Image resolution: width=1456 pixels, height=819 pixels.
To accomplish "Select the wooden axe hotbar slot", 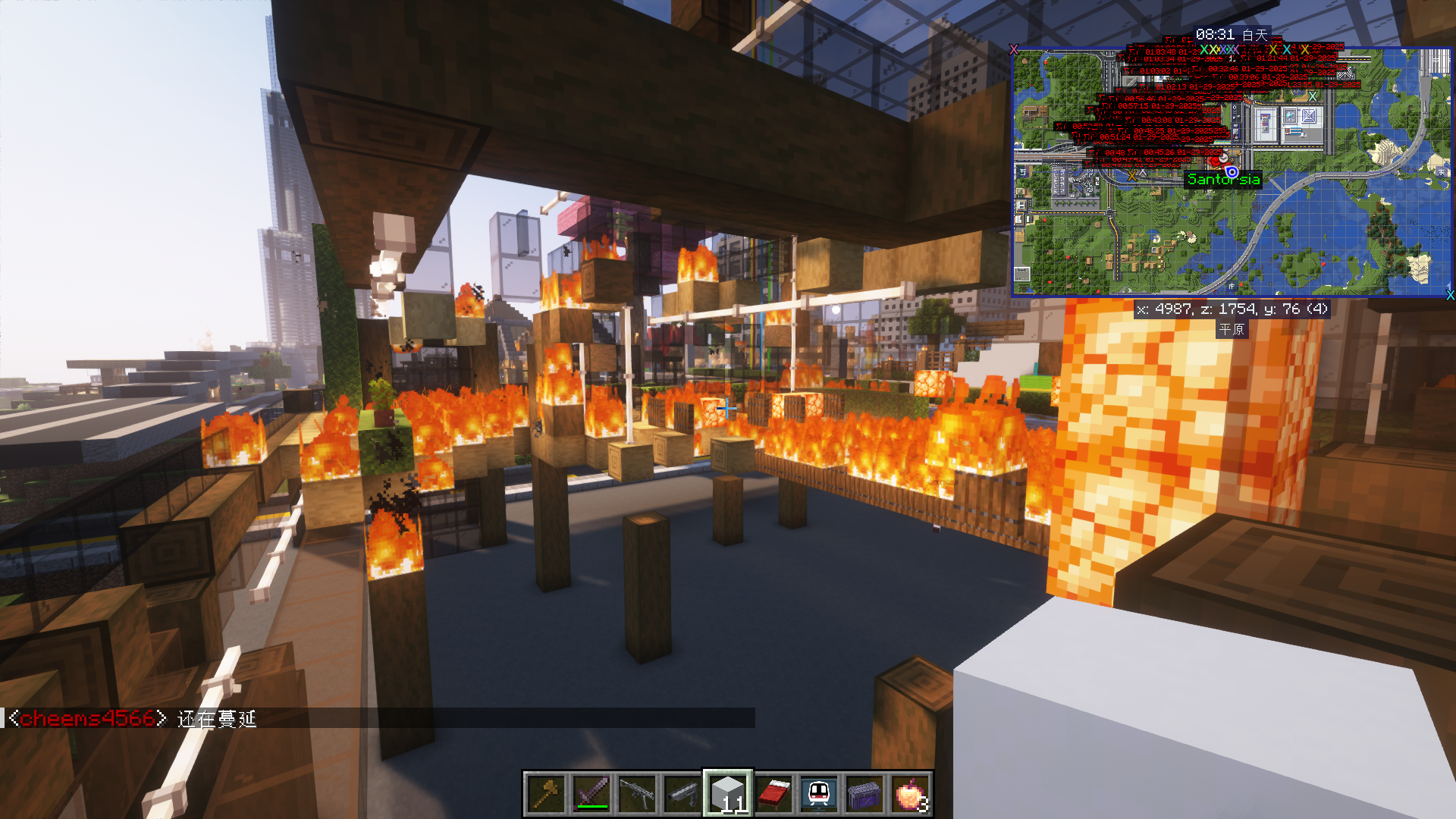I will pyautogui.click(x=546, y=794).
